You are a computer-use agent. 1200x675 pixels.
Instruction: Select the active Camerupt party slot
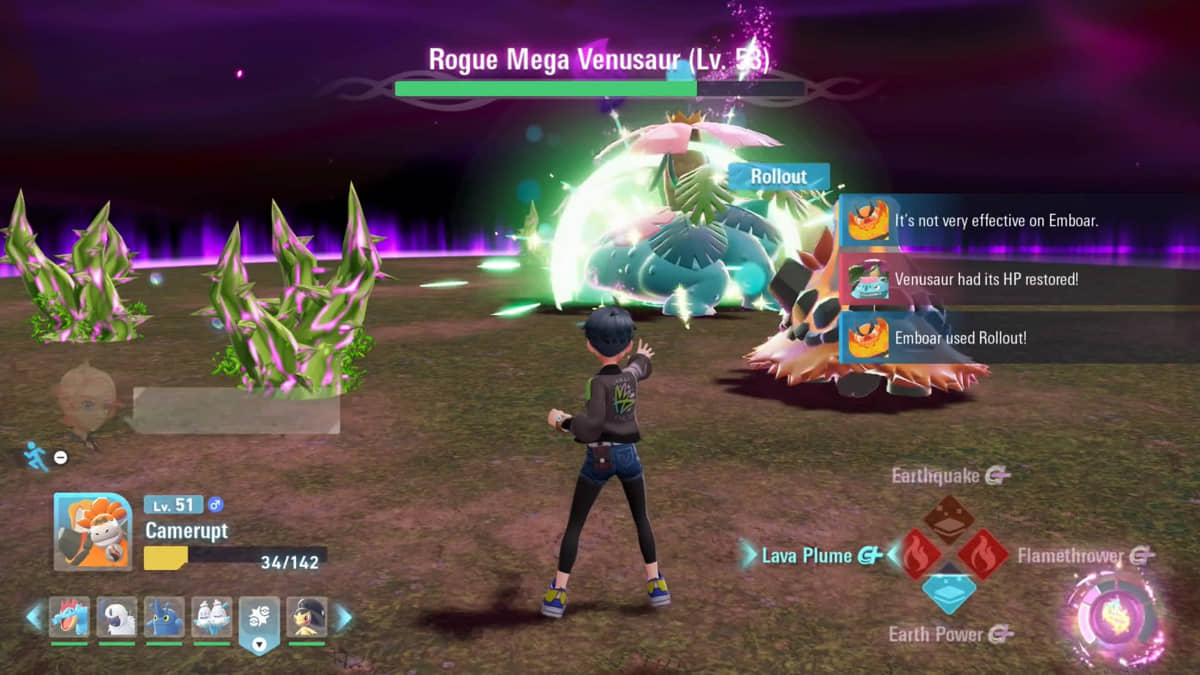[x=259, y=622]
